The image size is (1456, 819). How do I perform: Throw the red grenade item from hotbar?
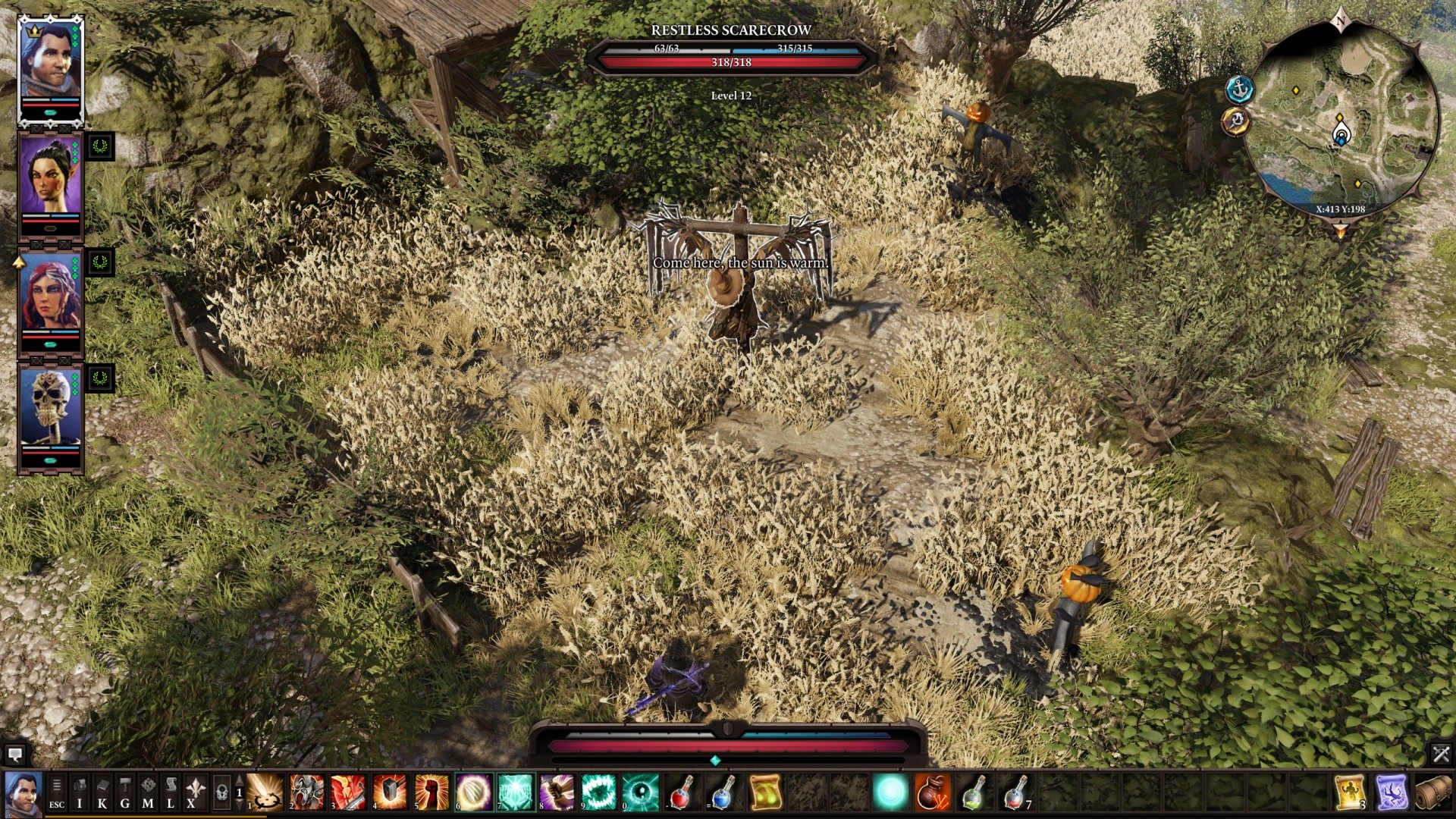[x=934, y=793]
